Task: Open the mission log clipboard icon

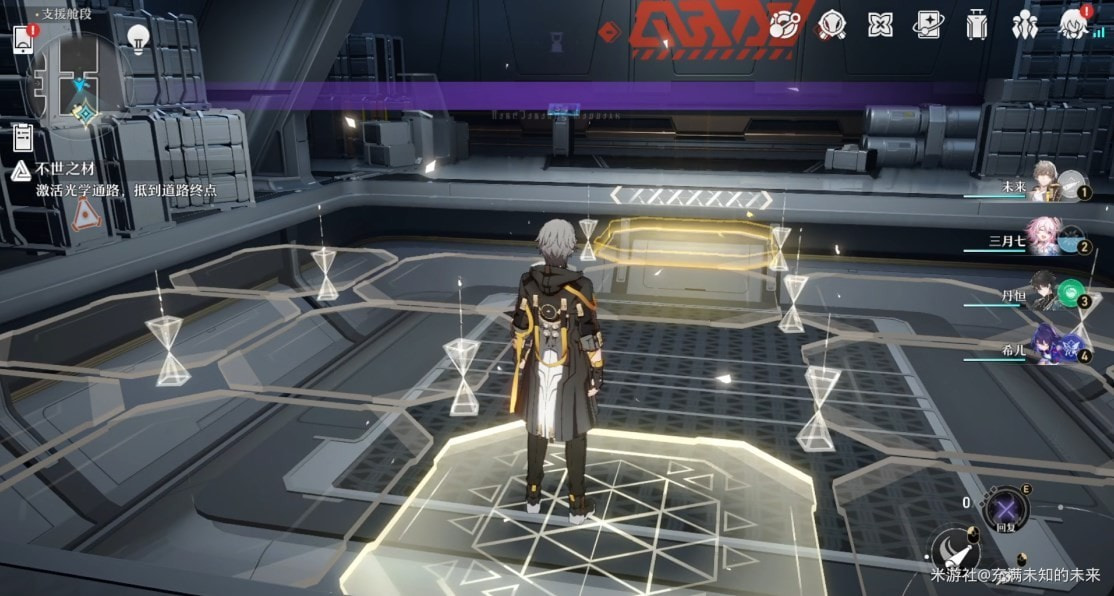Action: pos(24,136)
